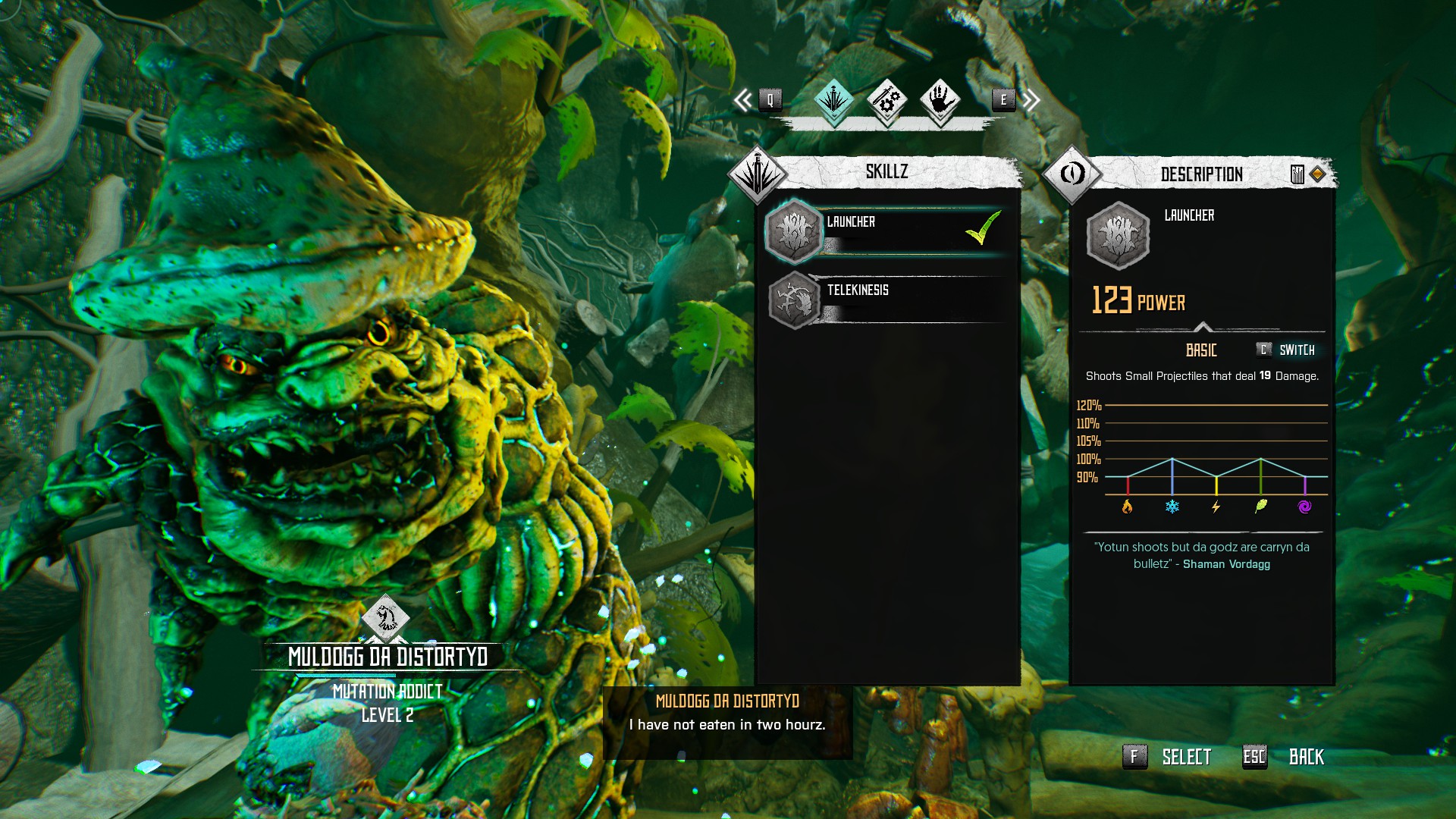Go to the previous tab with left arrows
Viewport: 1456px width, 819px height.
tap(744, 99)
